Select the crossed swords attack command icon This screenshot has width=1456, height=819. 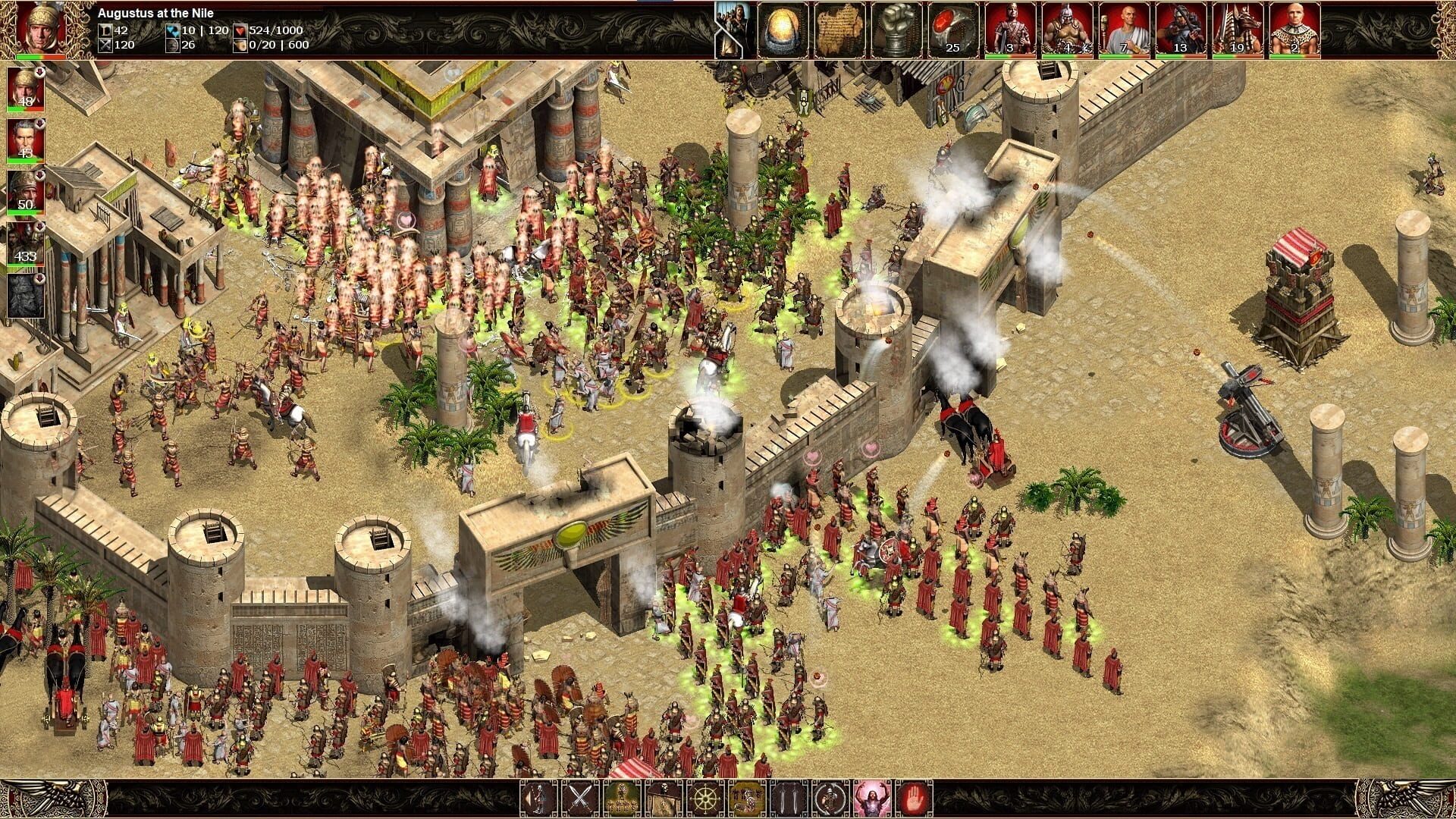580,799
